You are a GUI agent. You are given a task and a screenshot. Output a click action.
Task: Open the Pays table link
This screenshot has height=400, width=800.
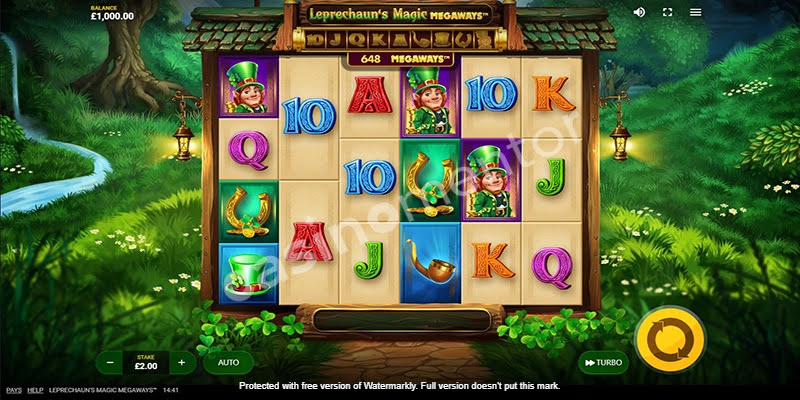point(13,390)
